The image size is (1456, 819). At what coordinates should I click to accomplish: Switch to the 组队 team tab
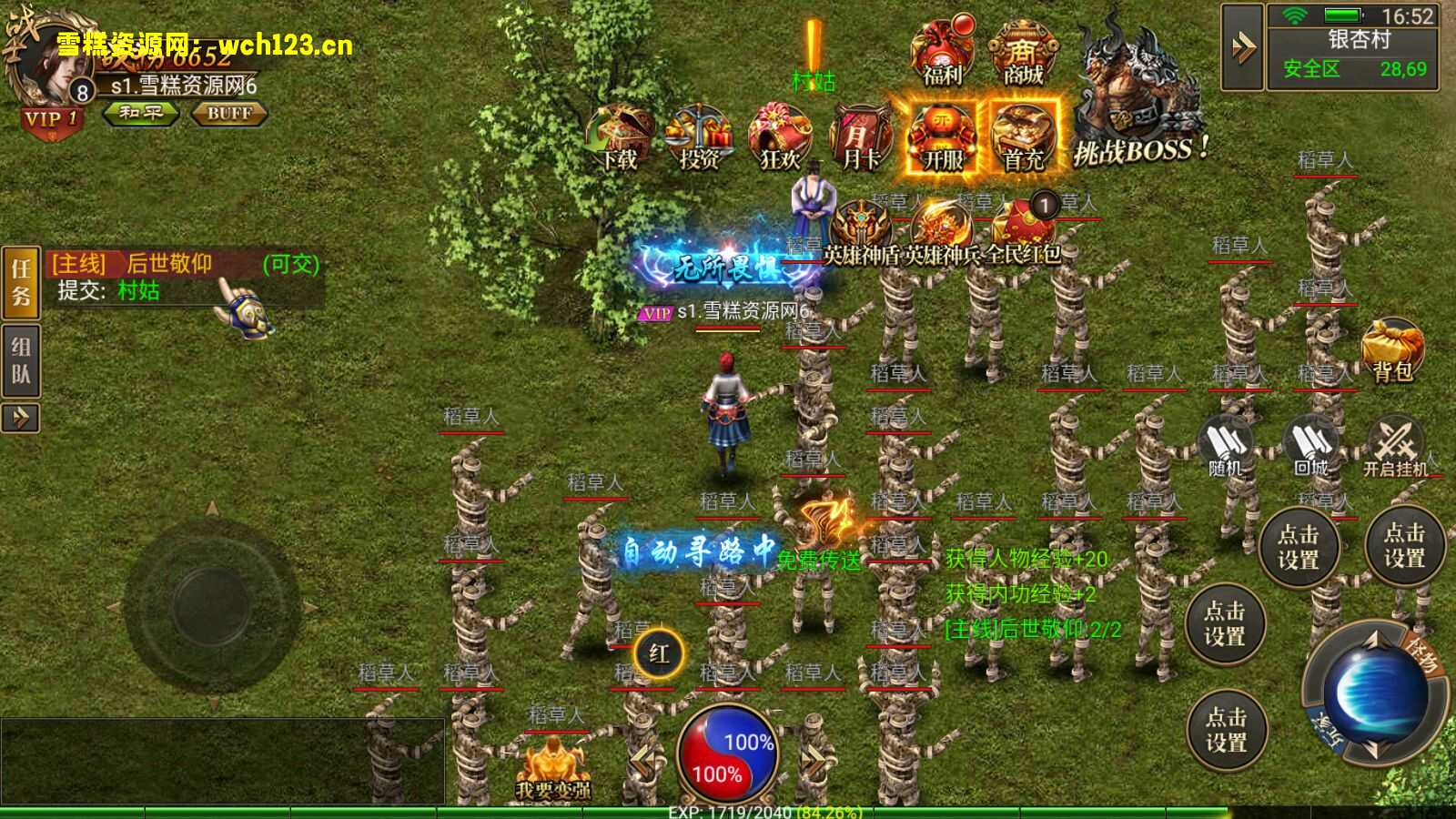point(21,360)
